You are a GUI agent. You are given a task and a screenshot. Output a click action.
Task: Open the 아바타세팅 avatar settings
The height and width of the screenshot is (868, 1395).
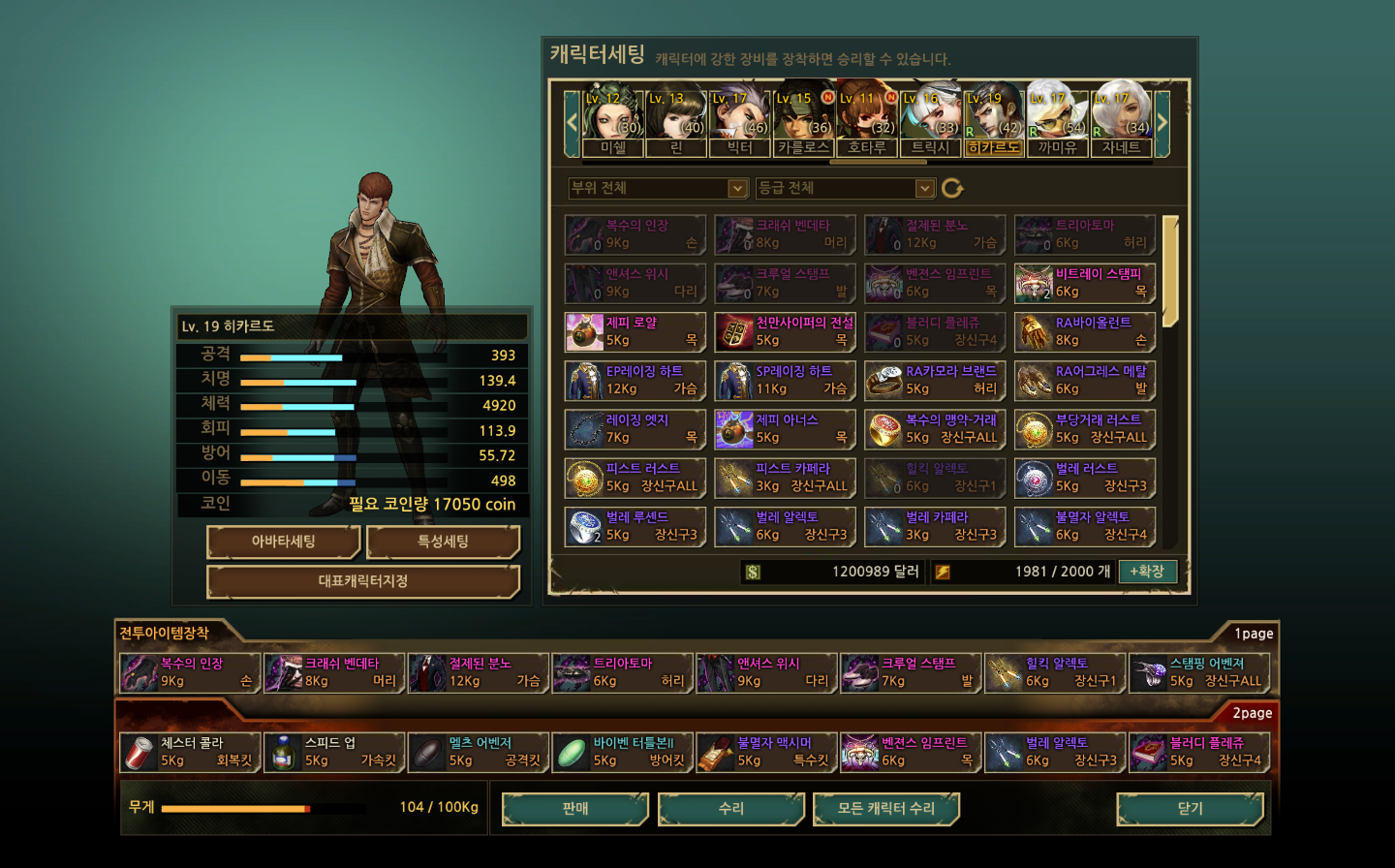click(284, 542)
